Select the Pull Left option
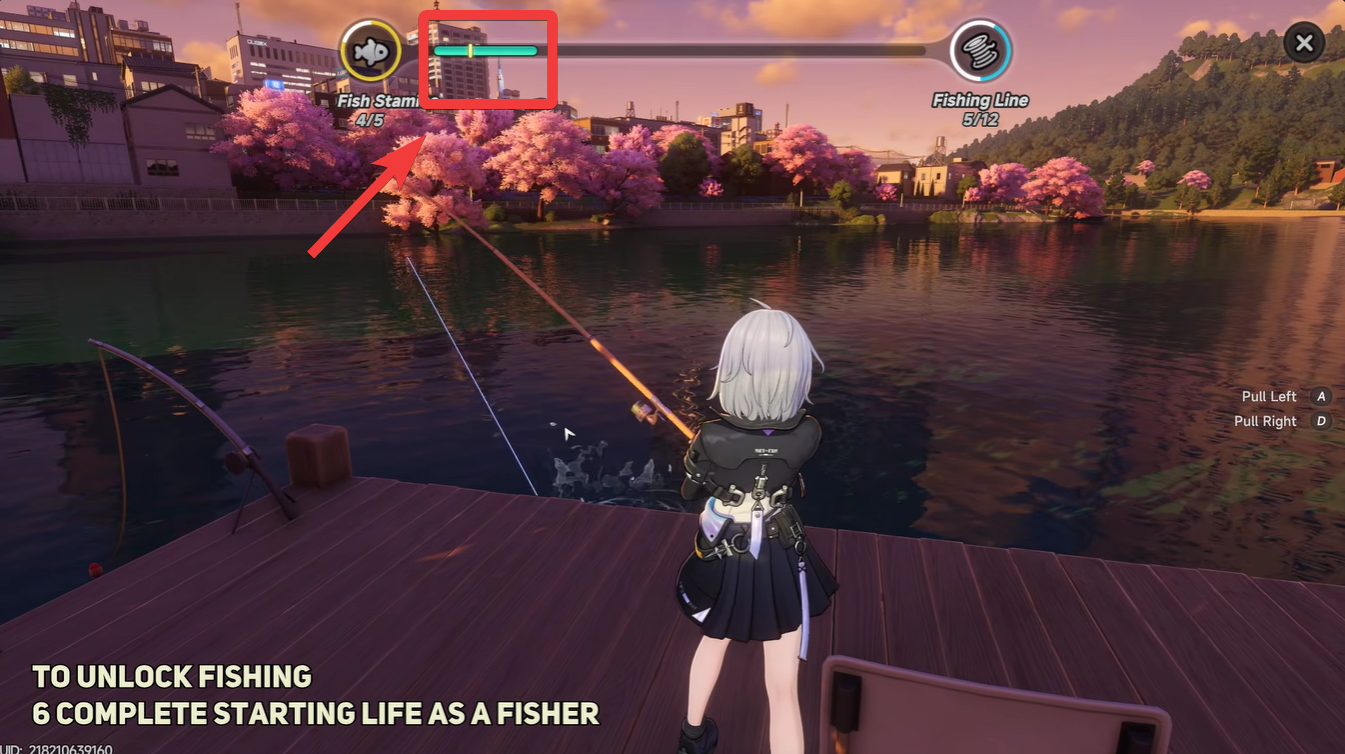Screen dimensions: 1345x754 pyautogui.click(x=1268, y=396)
